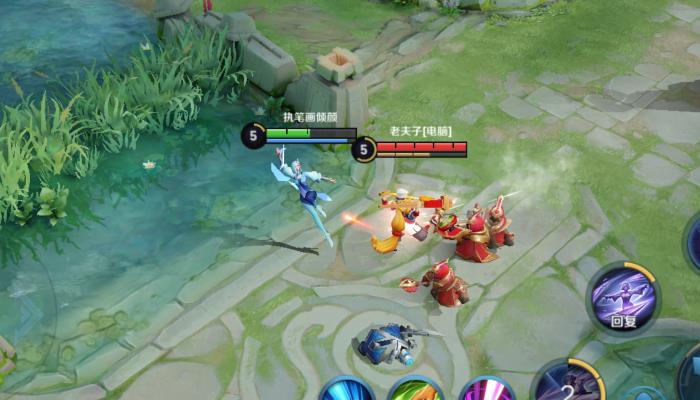Image resolution: width=700 pixels, height=400 pixels.
Task: Select the purple and magenta ability icon
Action: pyautogui.click(x=486, y=391)
